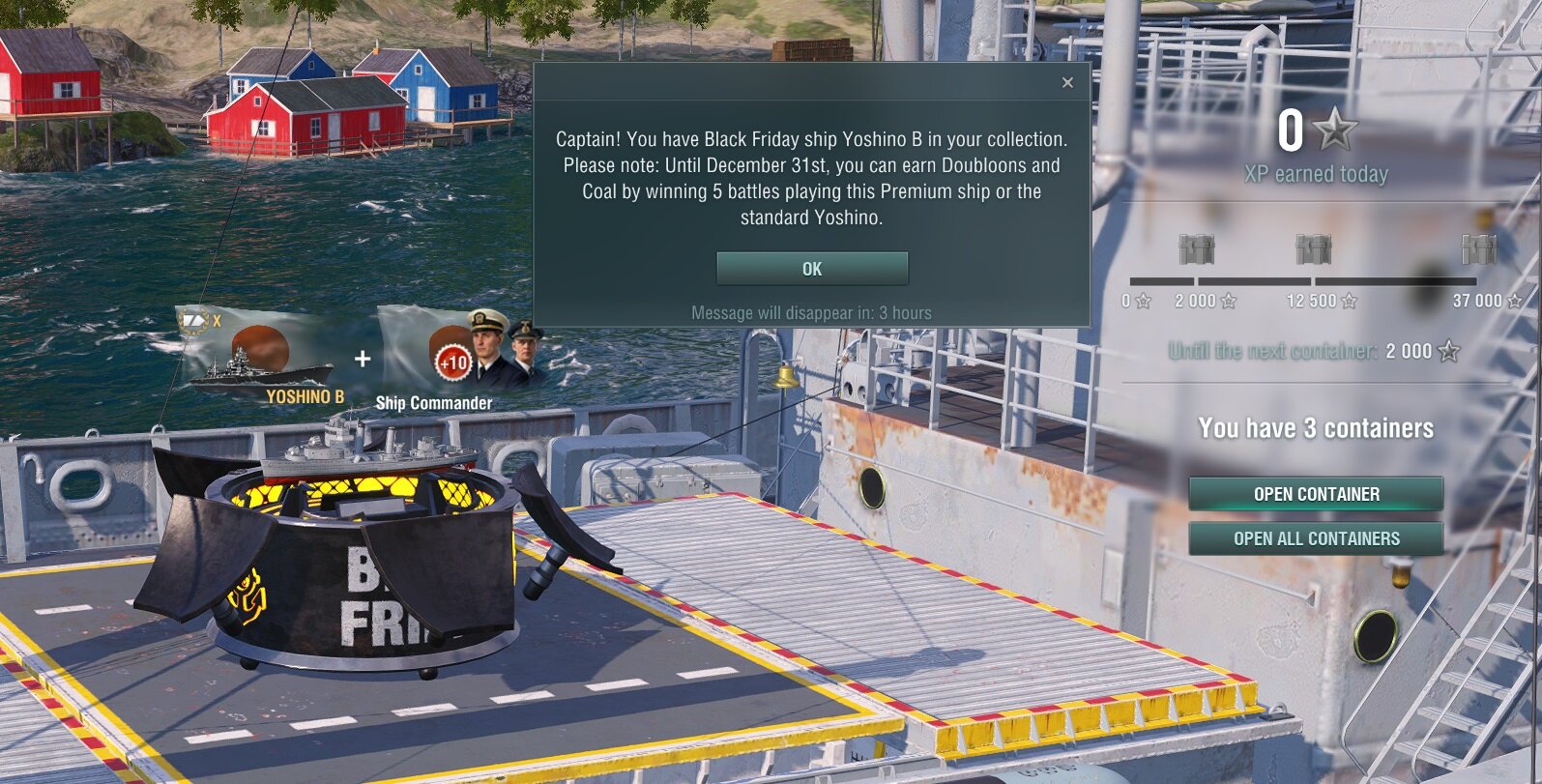Open one container
This screenshot has height=784, width=1542.
(x=1316, y=494)
